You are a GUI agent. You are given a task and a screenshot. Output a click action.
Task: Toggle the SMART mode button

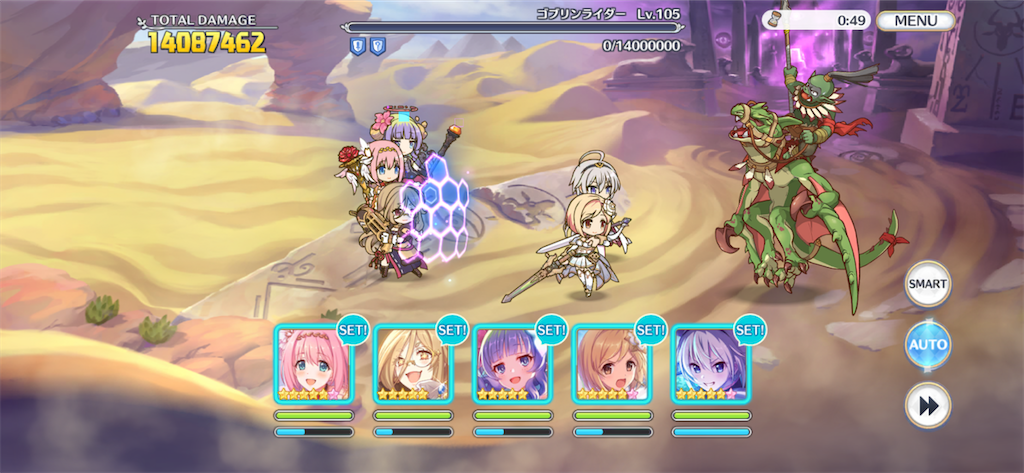tap(927, 284)
